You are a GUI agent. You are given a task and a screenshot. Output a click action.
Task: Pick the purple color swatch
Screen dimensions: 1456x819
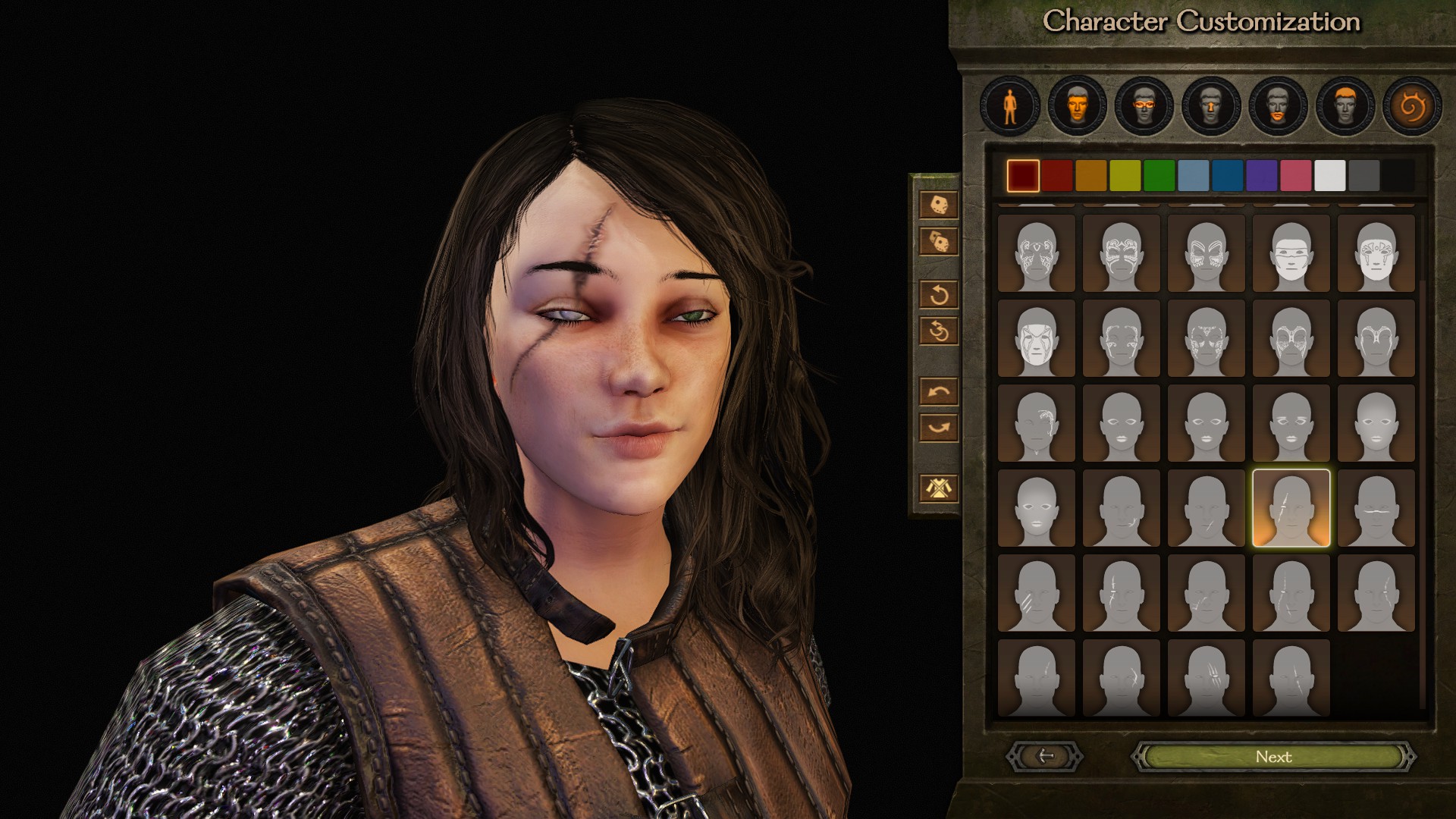(x=1261, y=176)
